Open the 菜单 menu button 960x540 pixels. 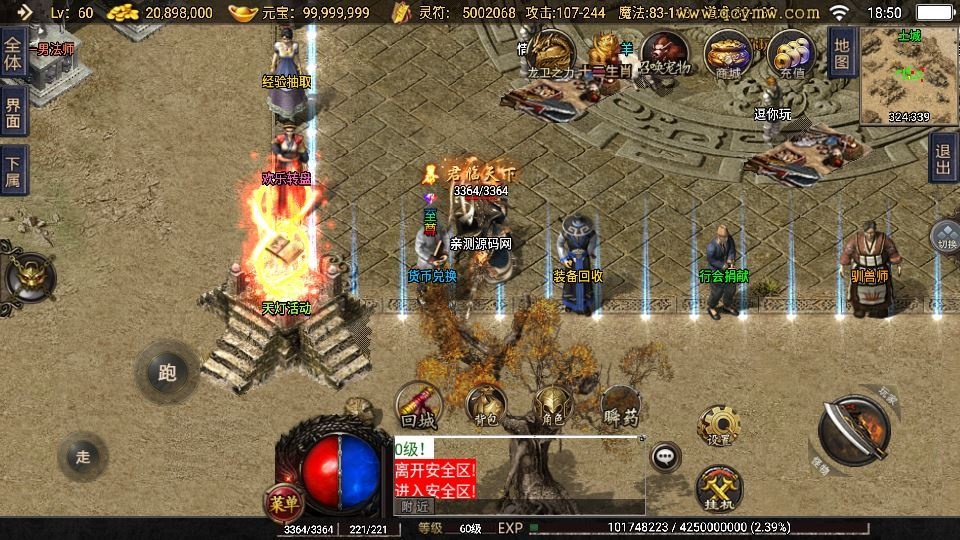coord(282,500)
